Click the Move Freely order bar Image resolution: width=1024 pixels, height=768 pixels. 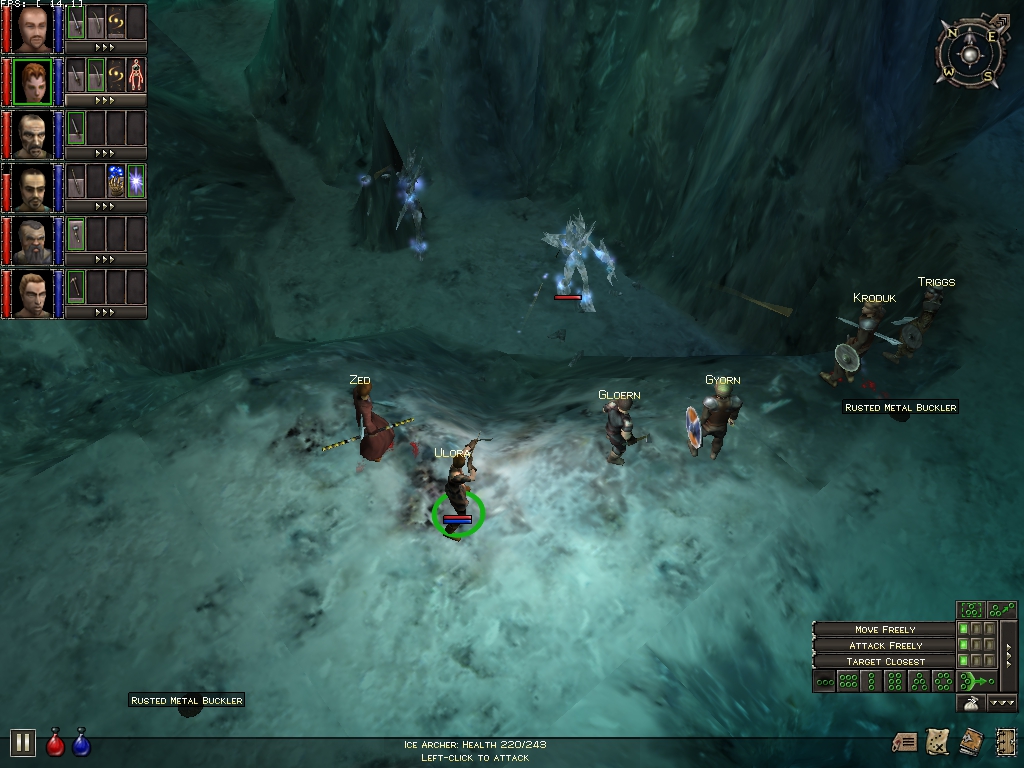884,629
